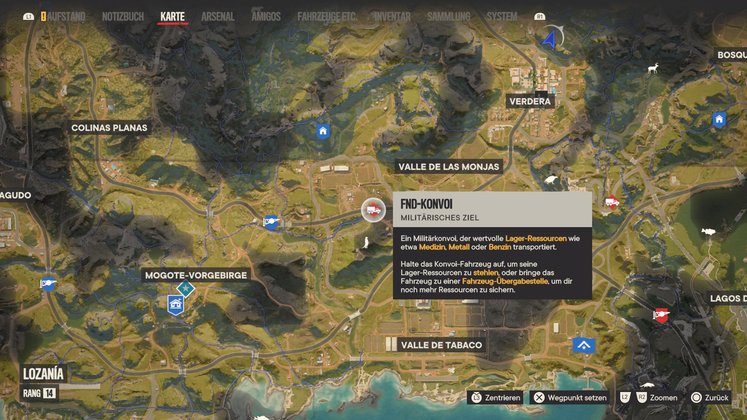Click the blue player arrow above Verdera
Screen dimensions: 747x420
549,39
